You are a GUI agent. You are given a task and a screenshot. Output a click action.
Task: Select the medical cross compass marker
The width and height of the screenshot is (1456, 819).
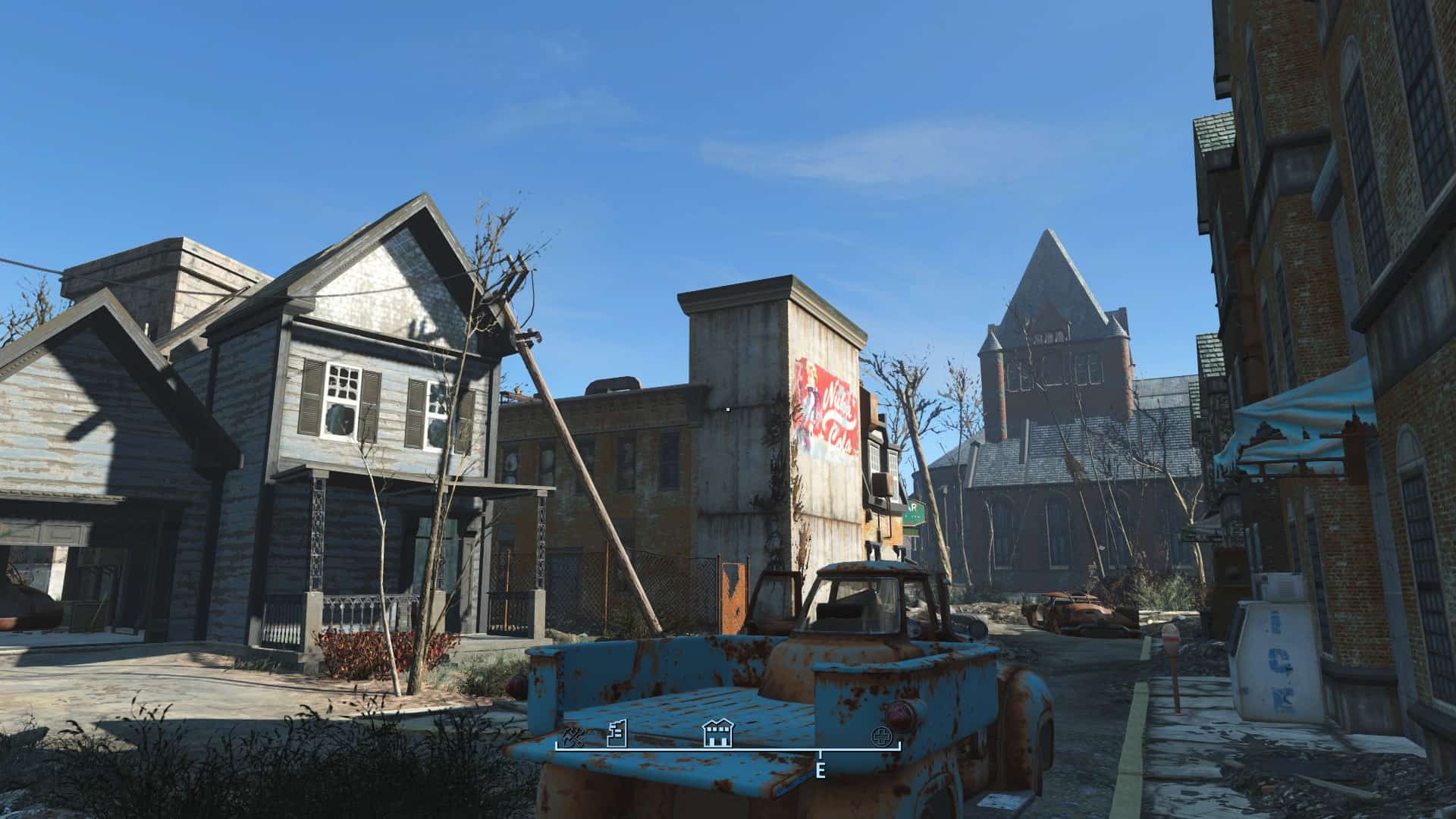(881, 736)
